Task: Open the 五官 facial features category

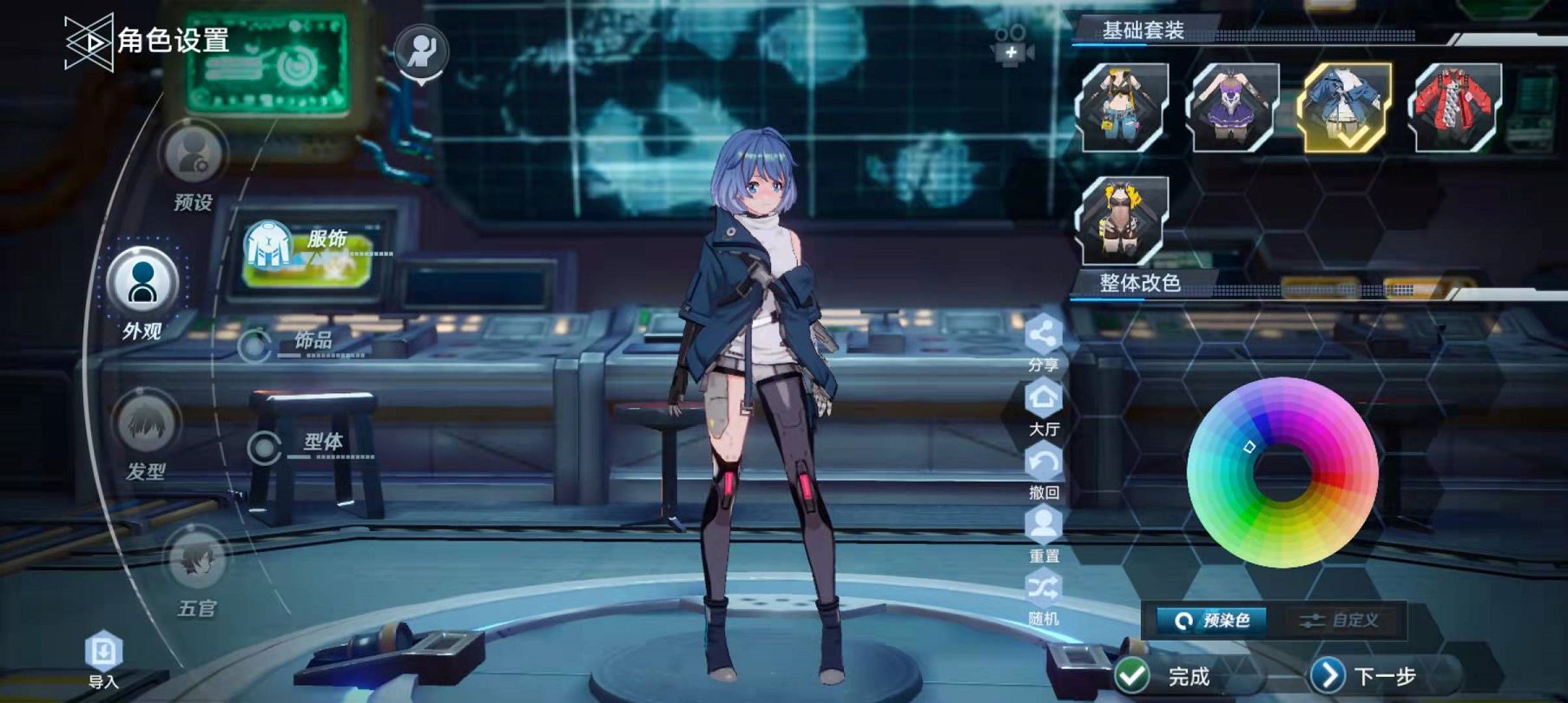Action: point(197,560)
